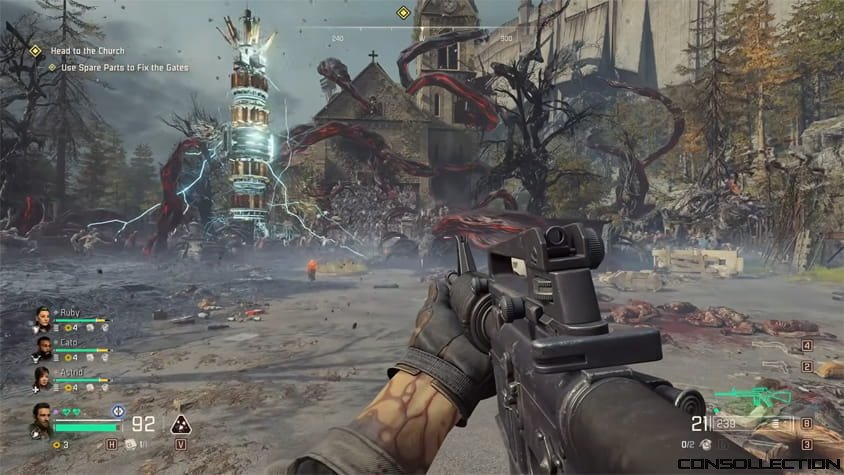
Task: Select the 'Head to the Church' objective
Action: click(83, 50)
